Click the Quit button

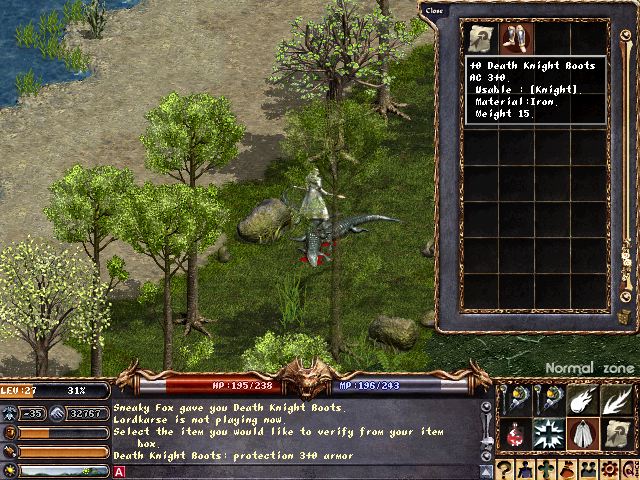point(630,470)
